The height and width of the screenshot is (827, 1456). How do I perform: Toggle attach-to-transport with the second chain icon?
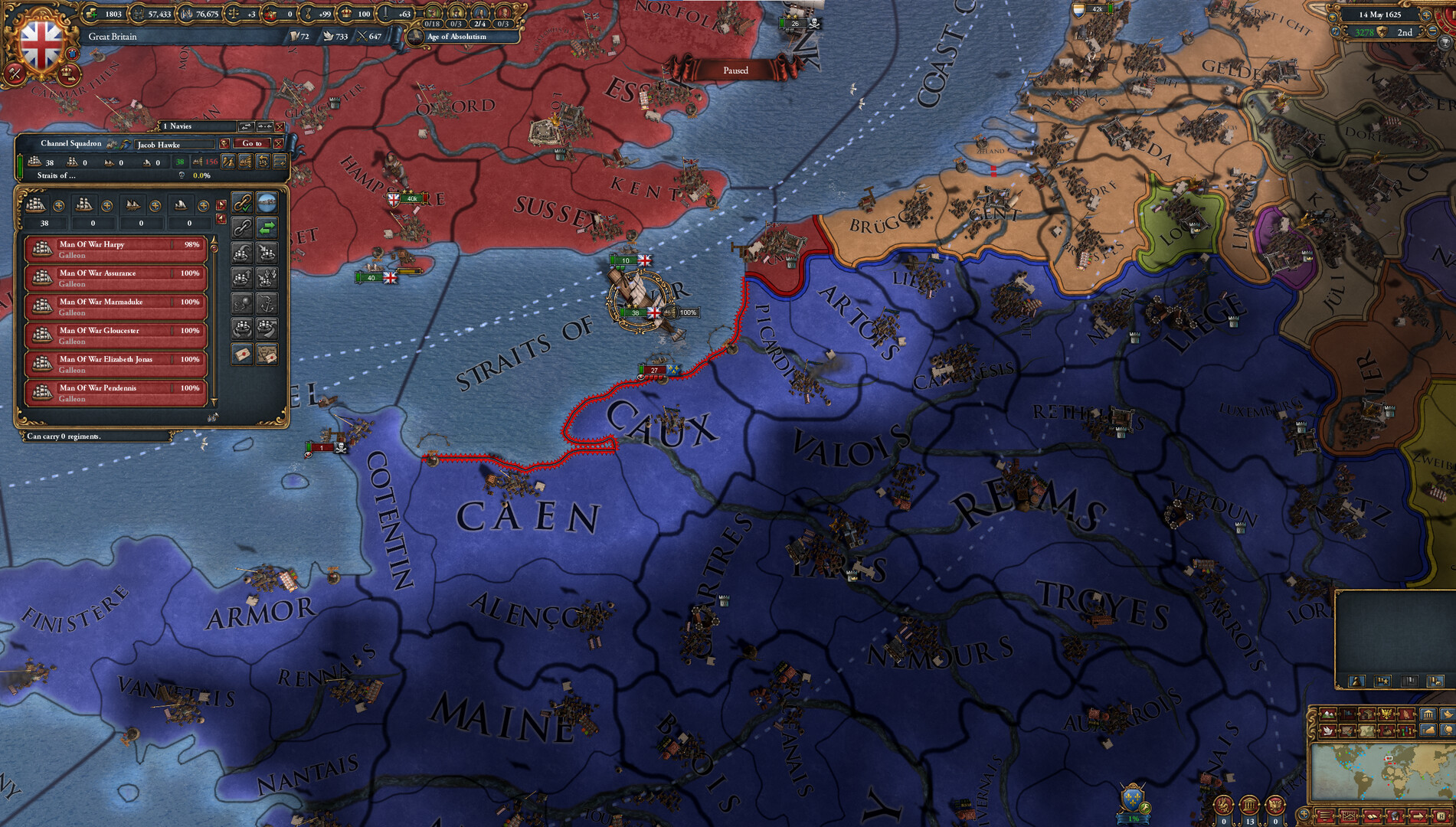click(243, 227)
